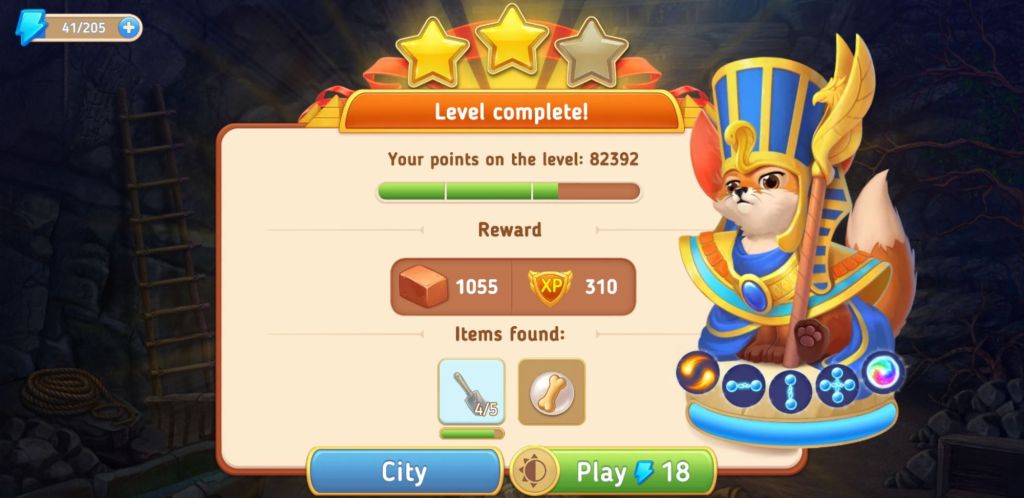Choose the orange swirl fireball booster
The width and height of the screenshot is (1024, 498).
[x=697, y=372]
